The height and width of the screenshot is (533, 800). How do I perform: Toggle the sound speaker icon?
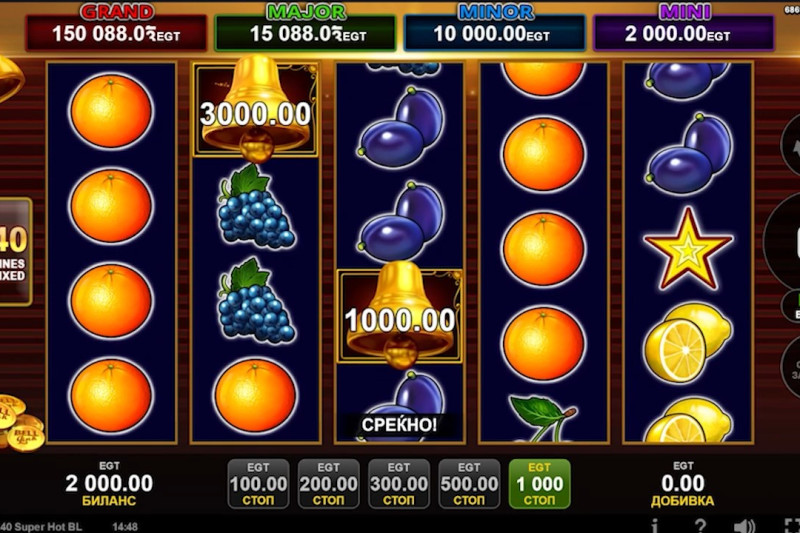coord(744,525)
